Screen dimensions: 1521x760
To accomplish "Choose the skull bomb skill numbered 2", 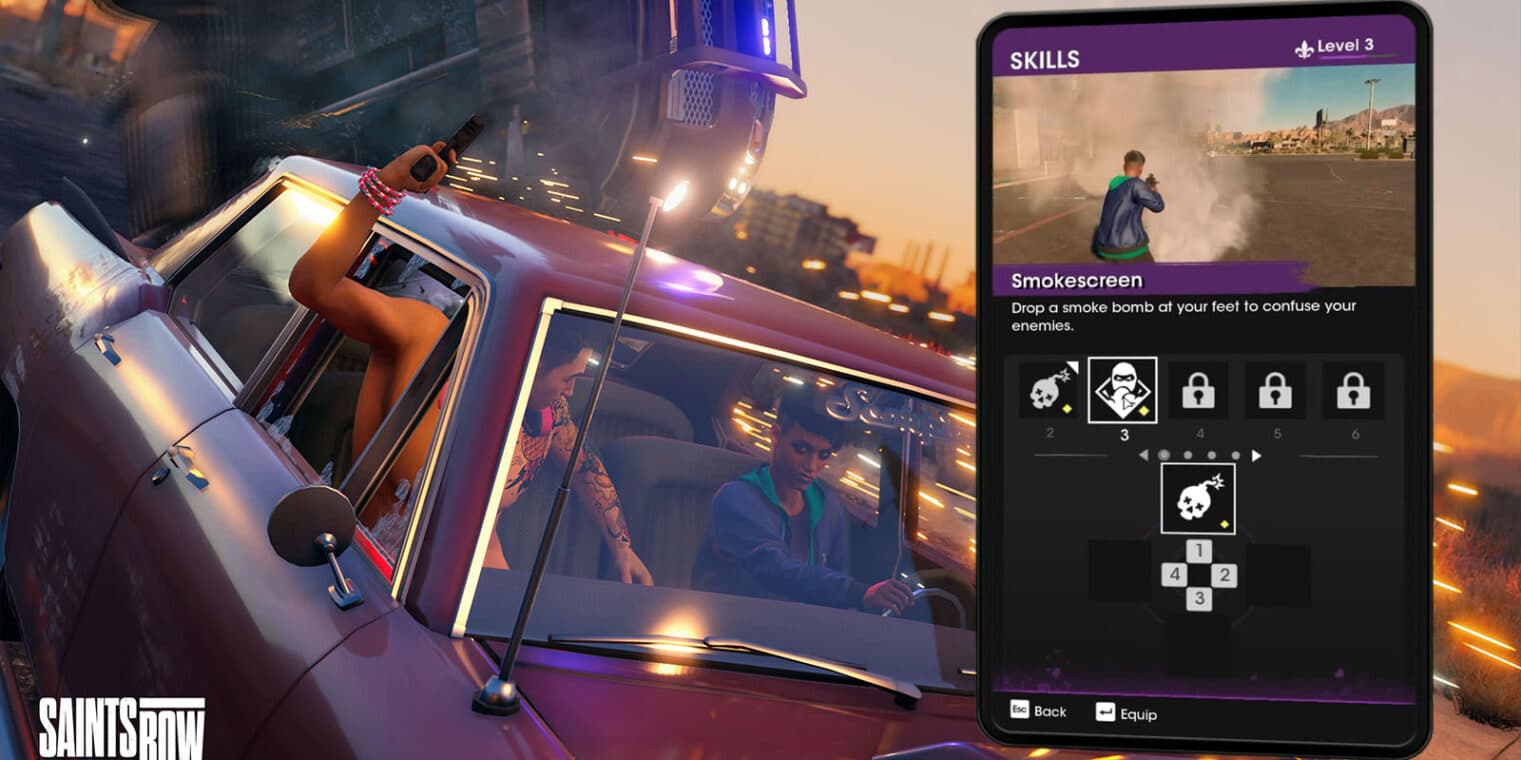I will click(1049, 390).
